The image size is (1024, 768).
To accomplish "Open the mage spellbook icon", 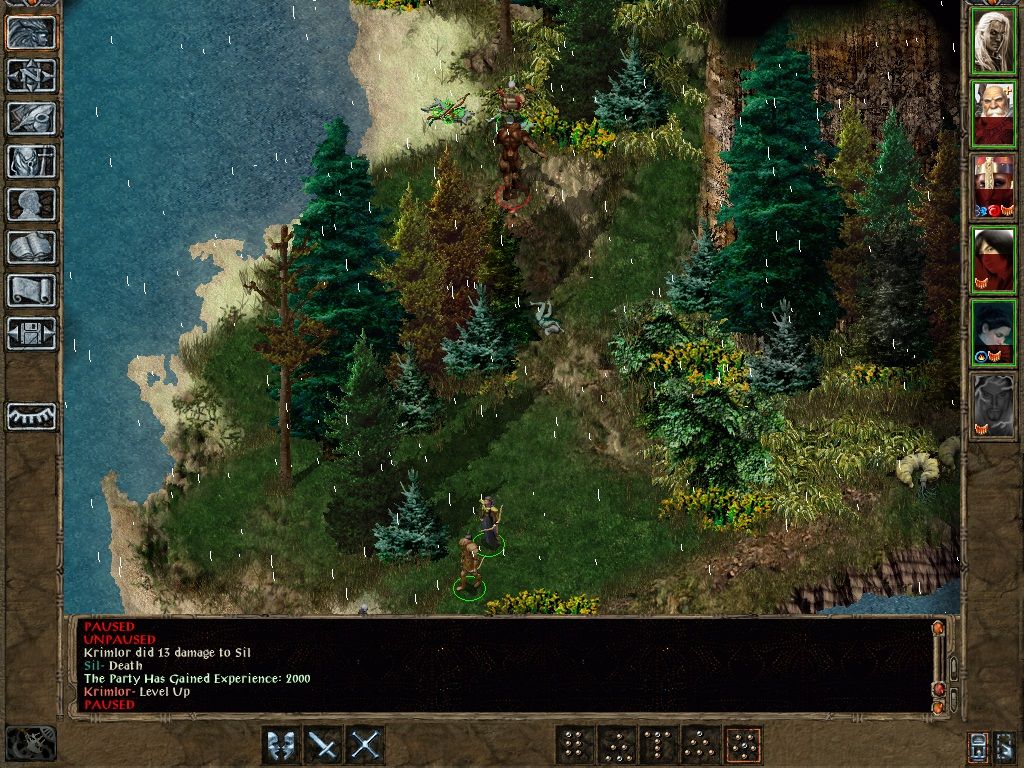I will [32, 247].
